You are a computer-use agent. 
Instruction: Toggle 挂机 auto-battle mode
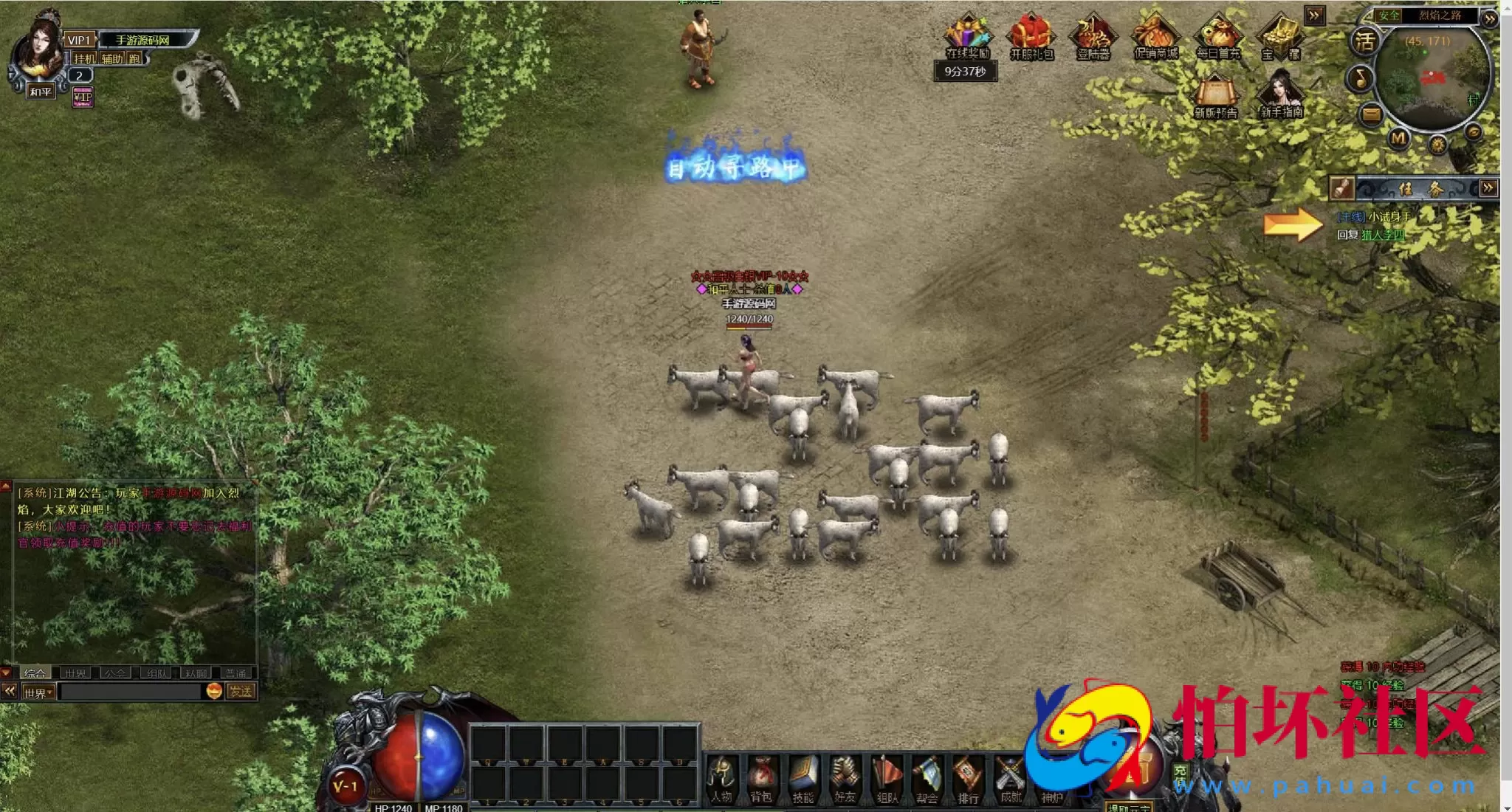[84, 59]
